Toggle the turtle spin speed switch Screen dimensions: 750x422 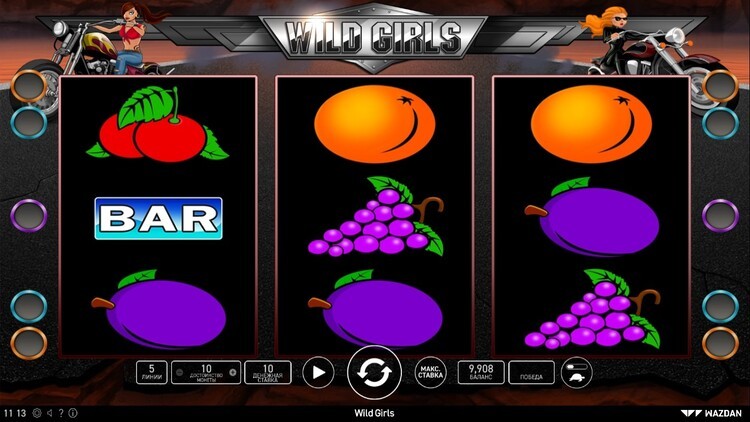pos(577,373)
